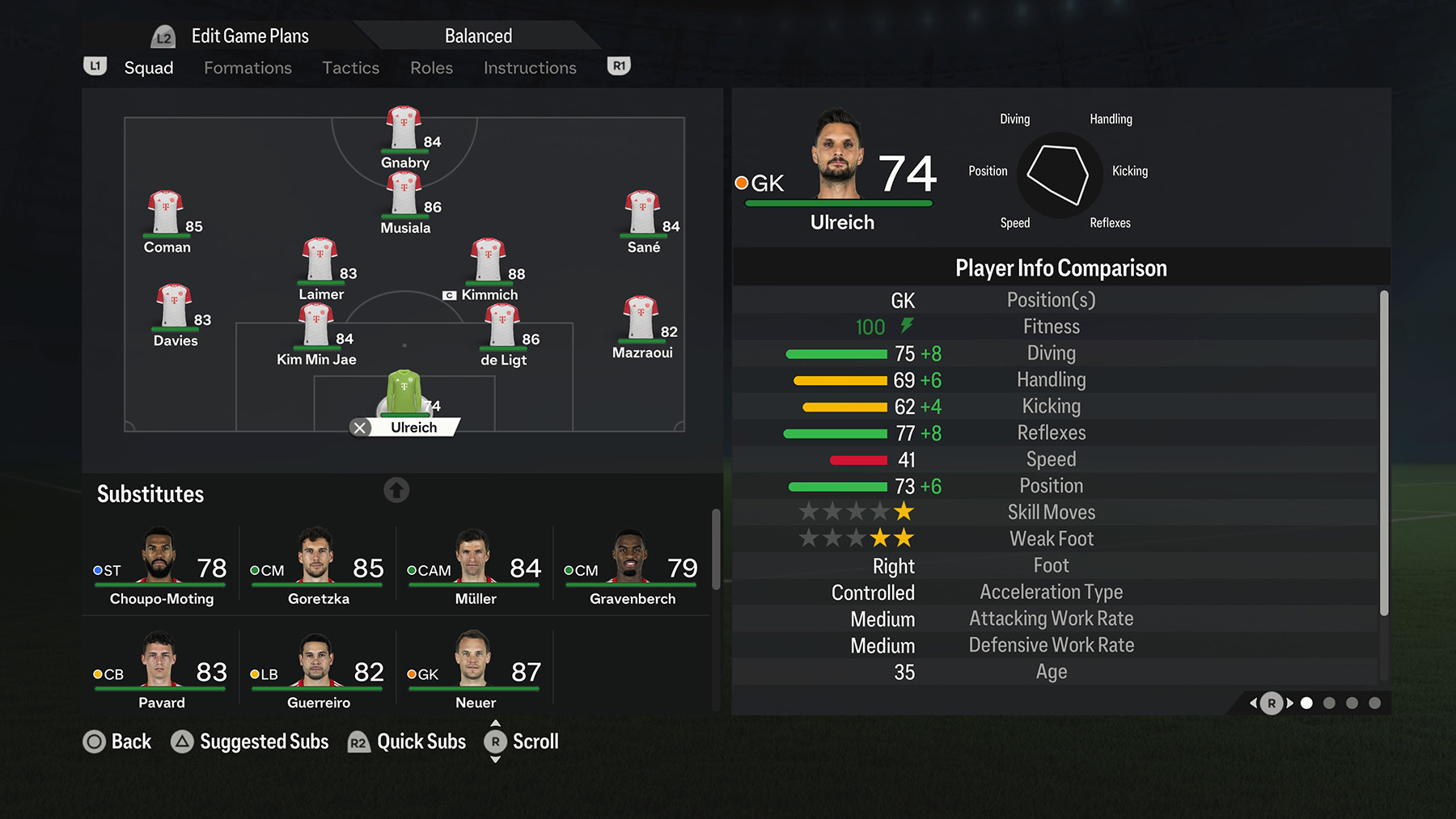Click the left arrow beside the R icon

[1252, 703]
